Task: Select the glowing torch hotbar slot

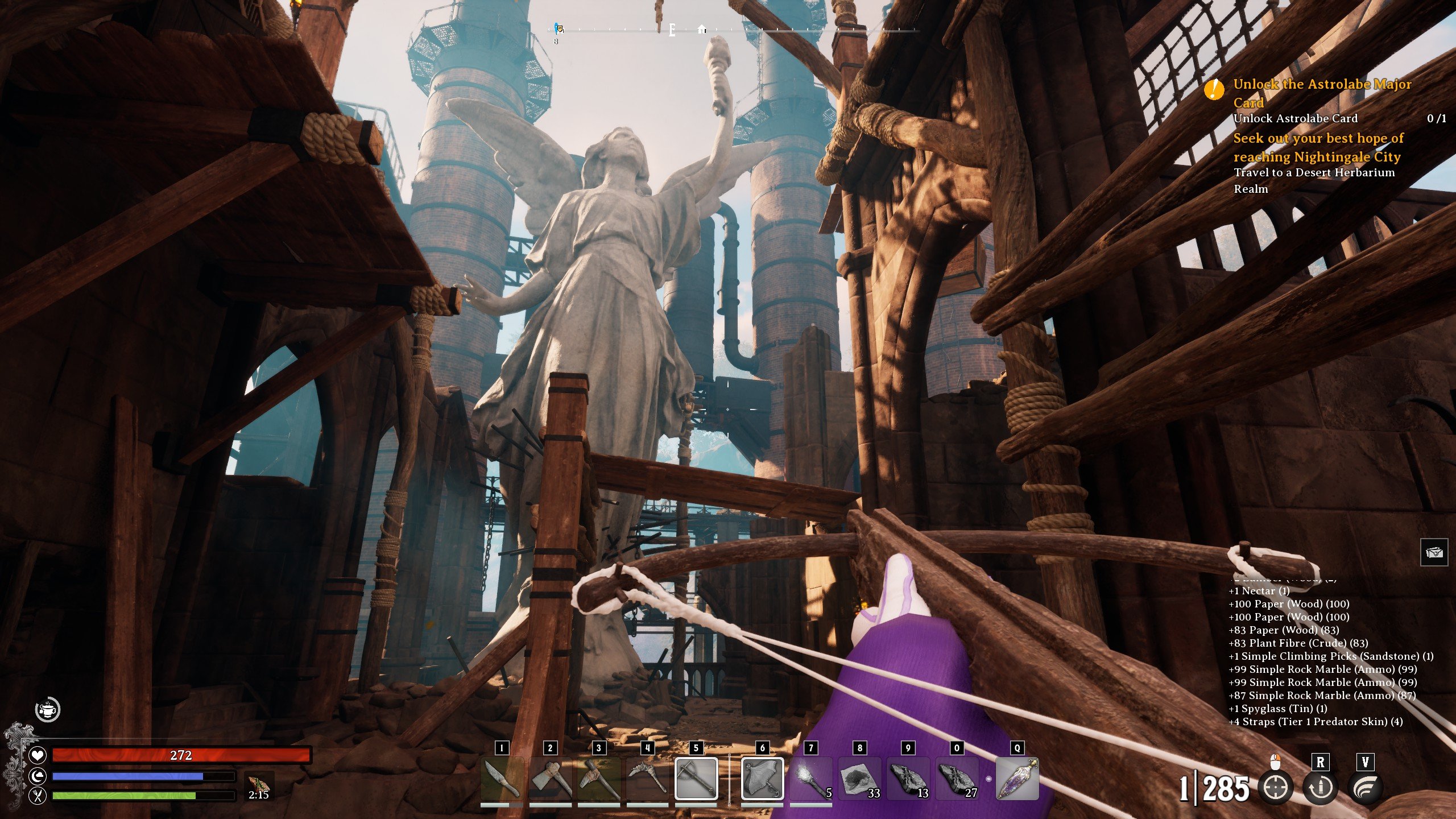Action: (x=811, y=779)
